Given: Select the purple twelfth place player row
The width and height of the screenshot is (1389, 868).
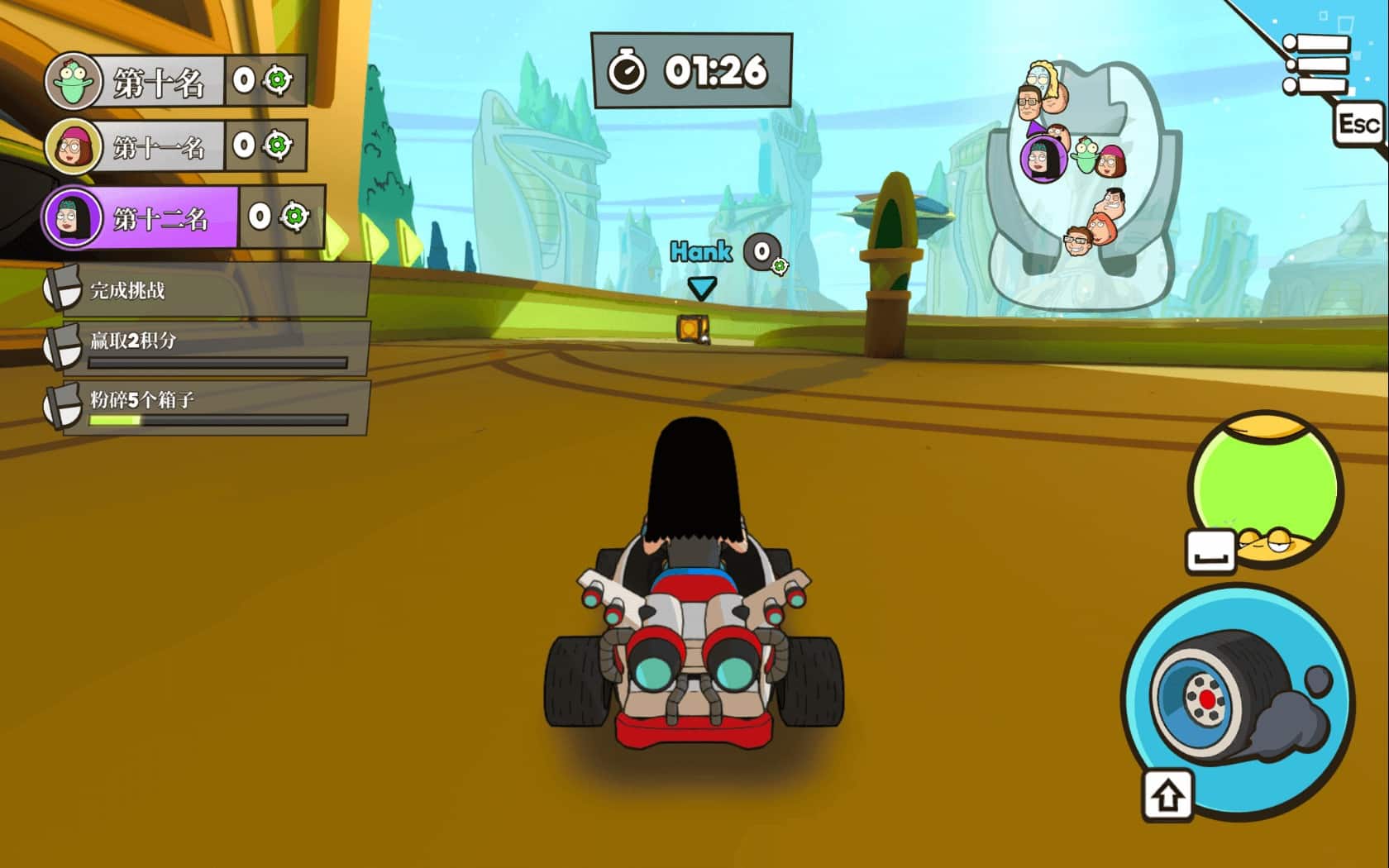Looking at the screenshot, I should [184, 217].
